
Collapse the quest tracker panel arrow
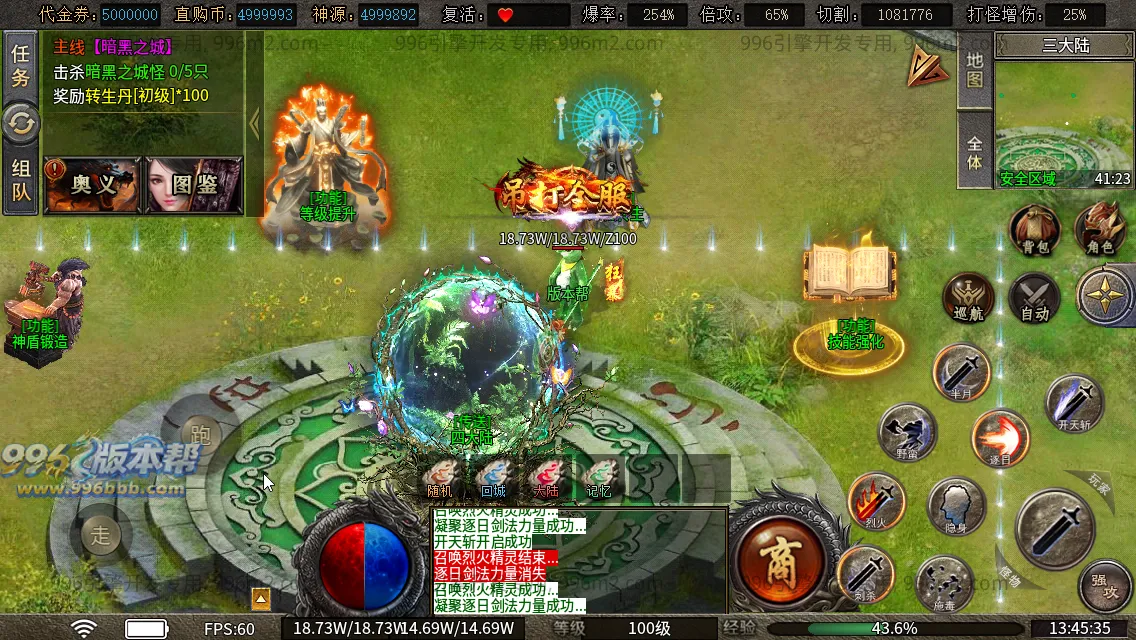254,124
